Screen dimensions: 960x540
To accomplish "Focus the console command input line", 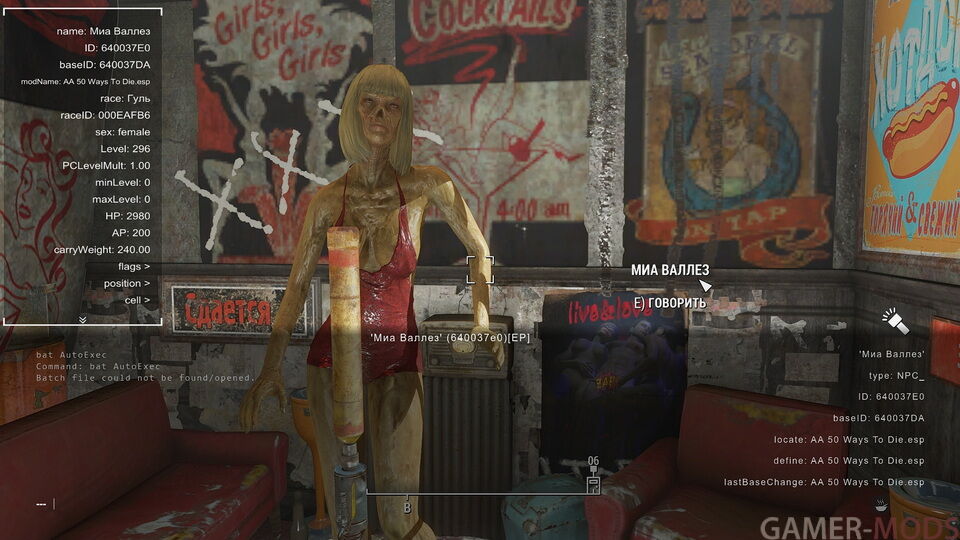I will coord(200,504).
